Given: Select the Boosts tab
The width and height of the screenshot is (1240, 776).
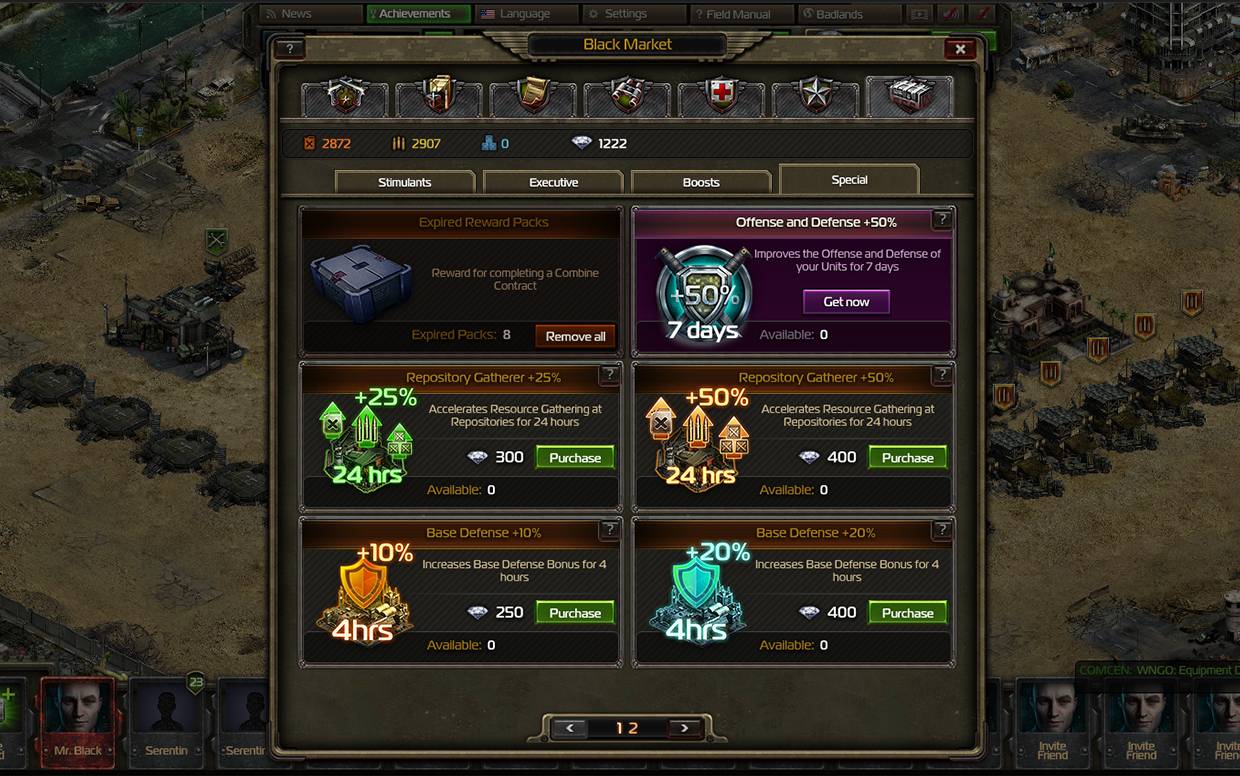Looking at the screenshot, I should [701, 182].
